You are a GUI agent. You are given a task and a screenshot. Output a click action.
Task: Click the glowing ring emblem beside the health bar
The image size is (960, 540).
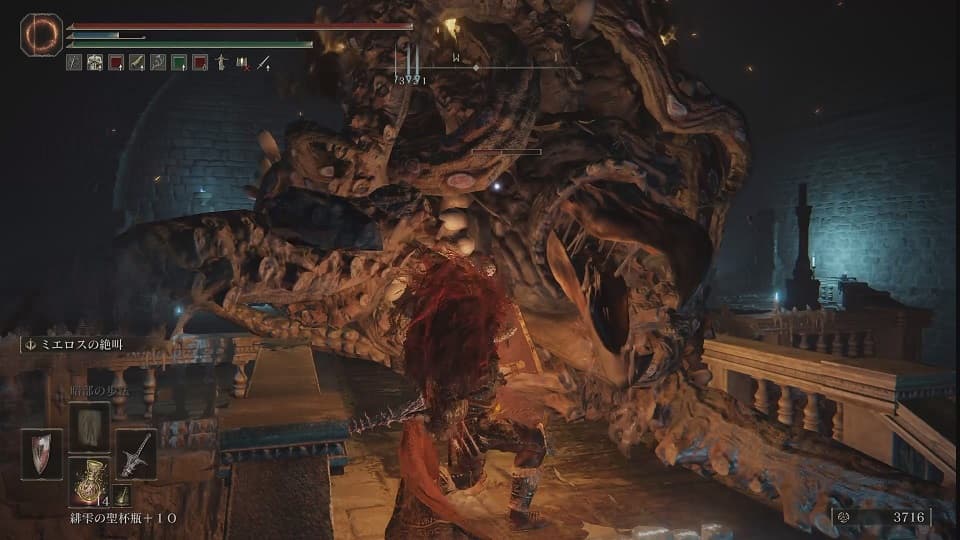(41, 36)
